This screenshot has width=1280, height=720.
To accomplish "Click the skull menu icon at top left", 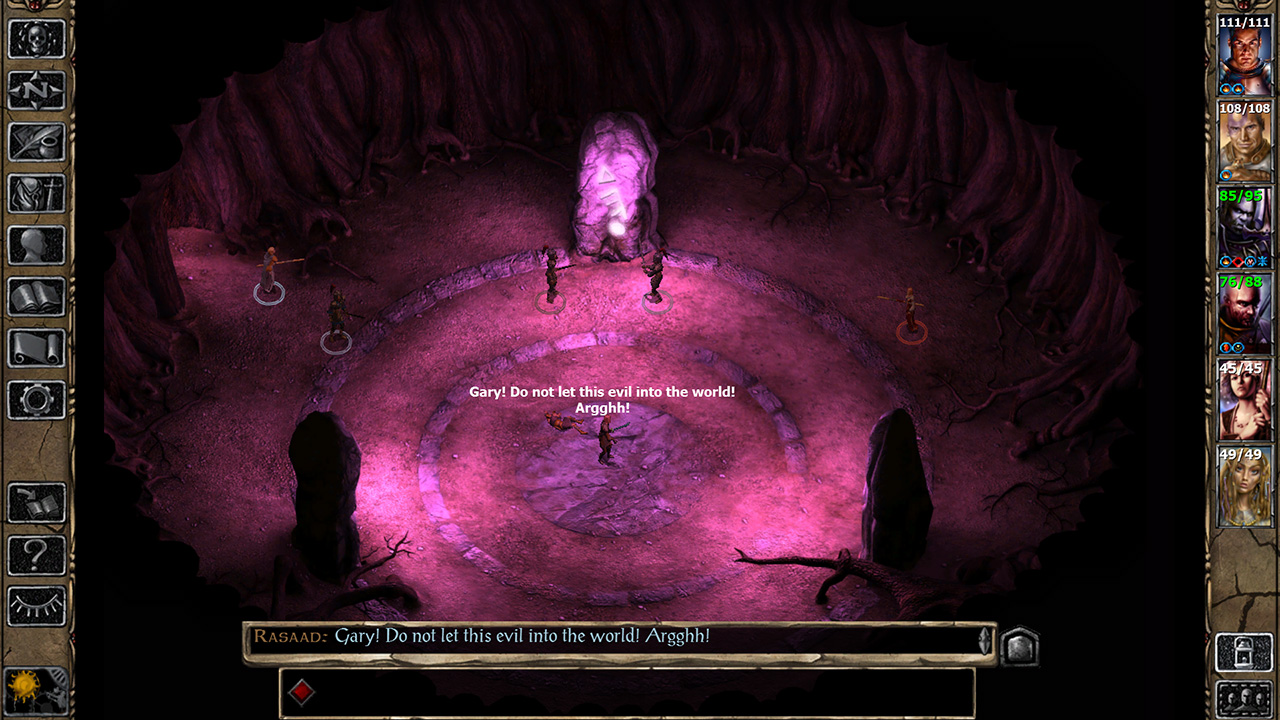I will pyautogui.click(x=37, y=40).
